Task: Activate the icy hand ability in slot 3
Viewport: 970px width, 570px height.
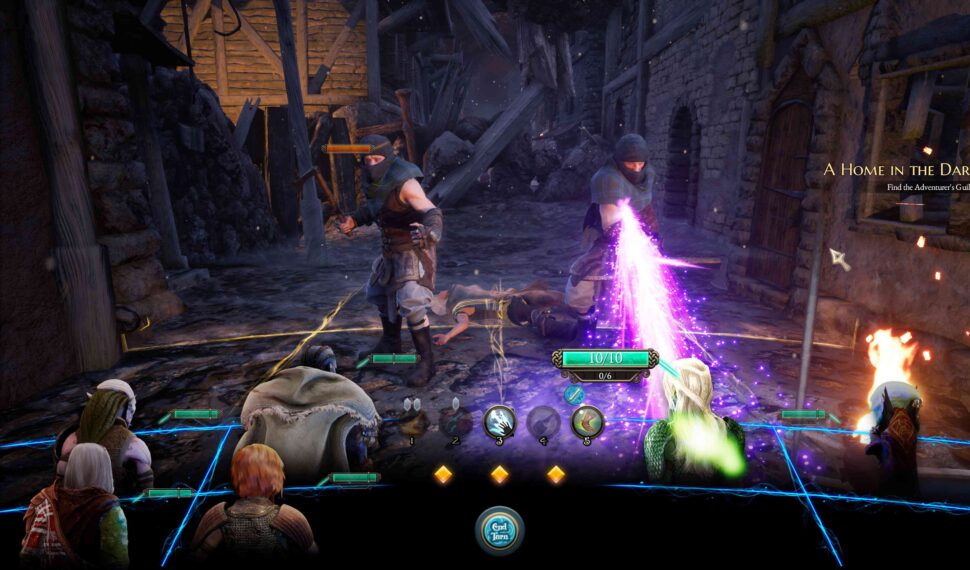Action: [499, 422]
